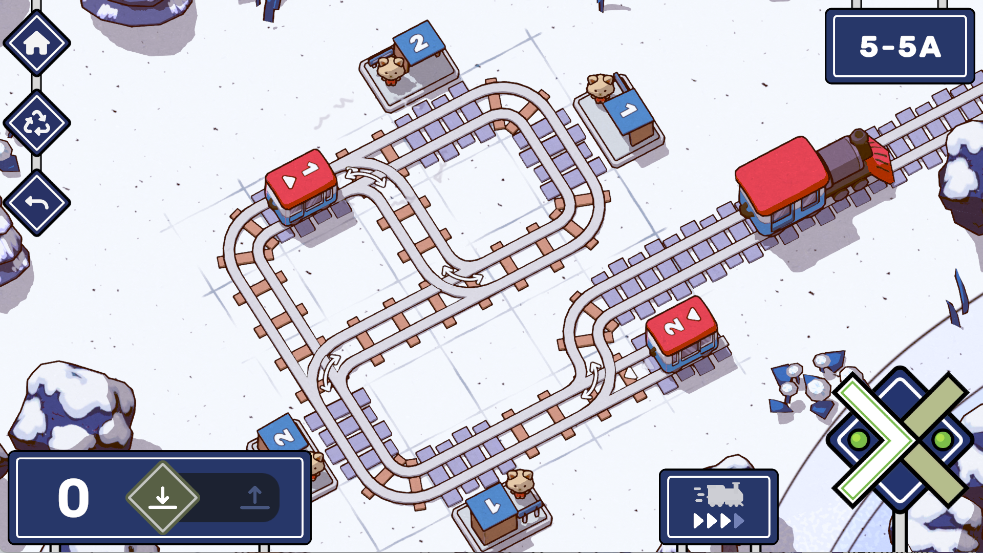The image size is (983, 553).
Task: Flip the railroad crossing junction switch
Action: coord(899,440)
